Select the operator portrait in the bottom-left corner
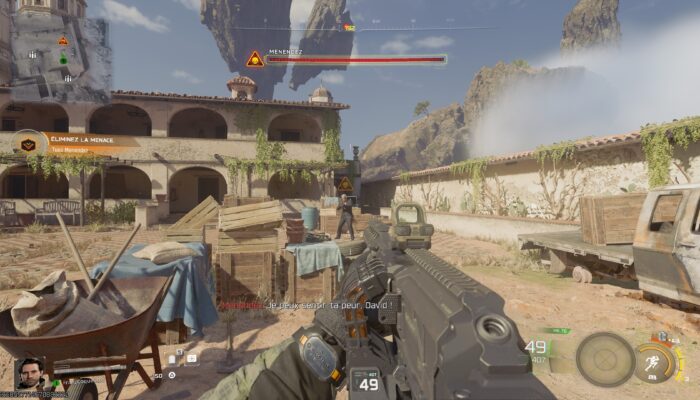The width and height of the screenshot is (700, 400). [x=29, y=373]
